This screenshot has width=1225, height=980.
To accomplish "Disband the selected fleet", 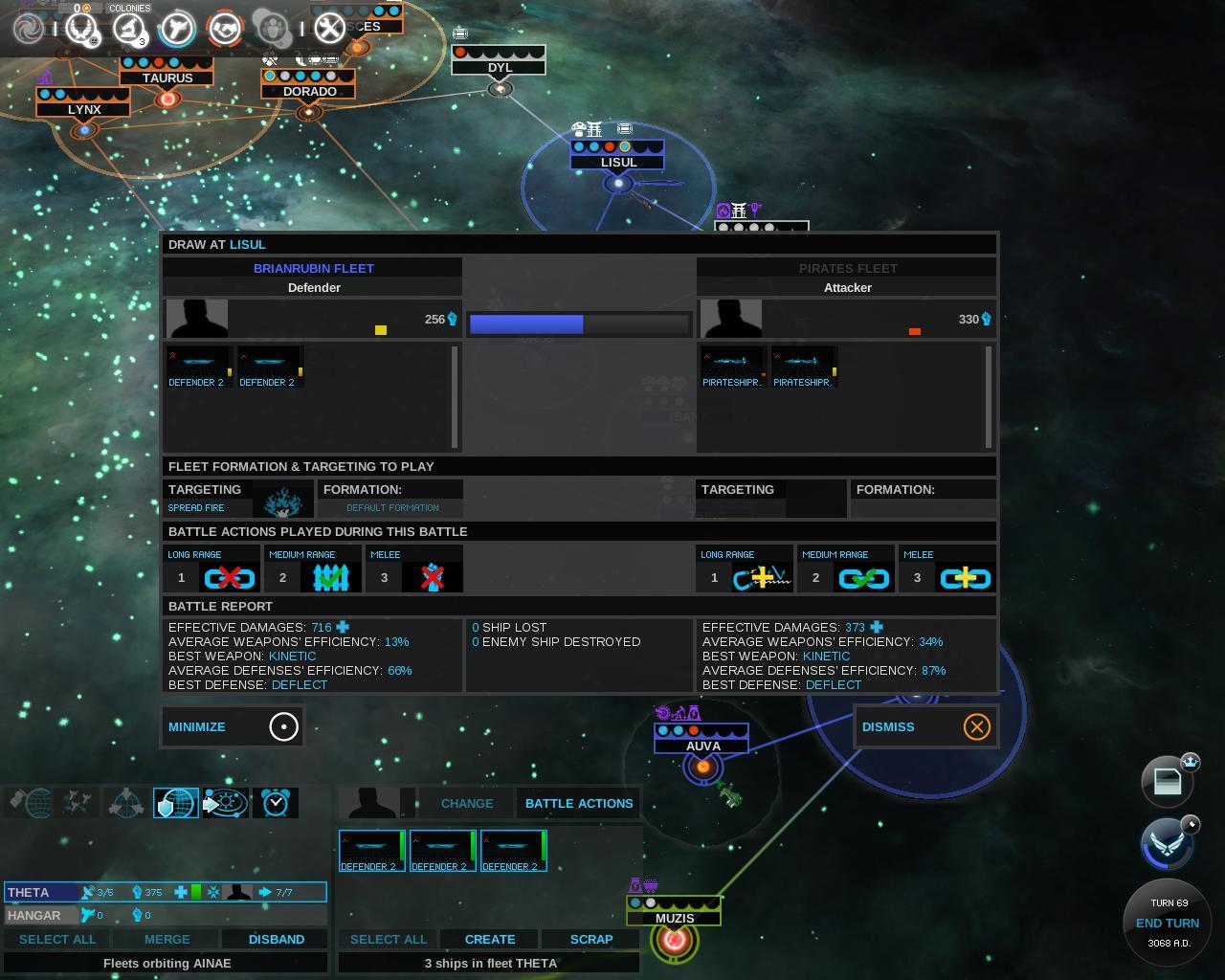I will [276, 939].
